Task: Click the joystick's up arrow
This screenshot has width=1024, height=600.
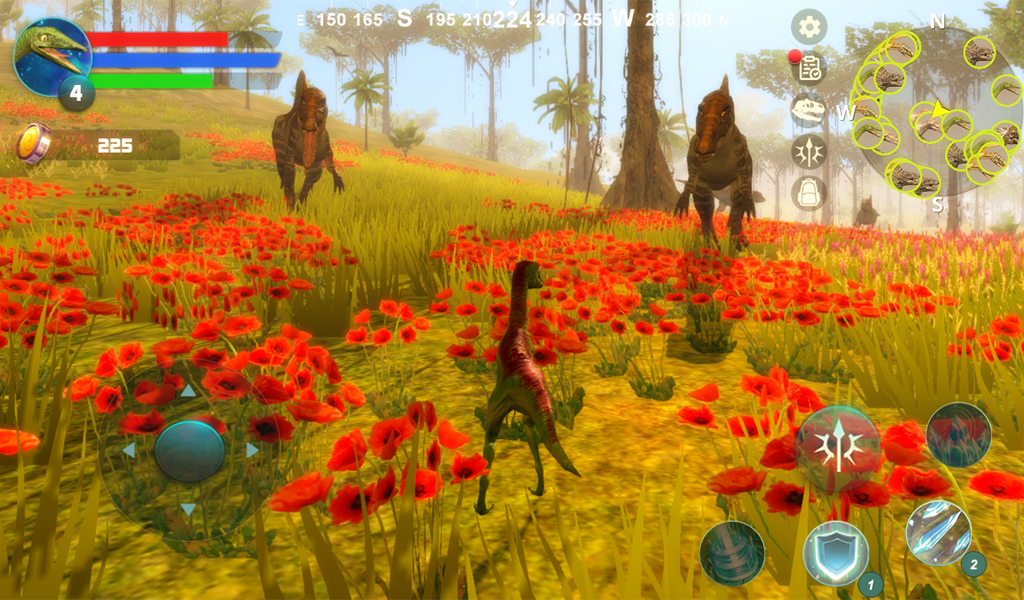Action: click(189, 391)
